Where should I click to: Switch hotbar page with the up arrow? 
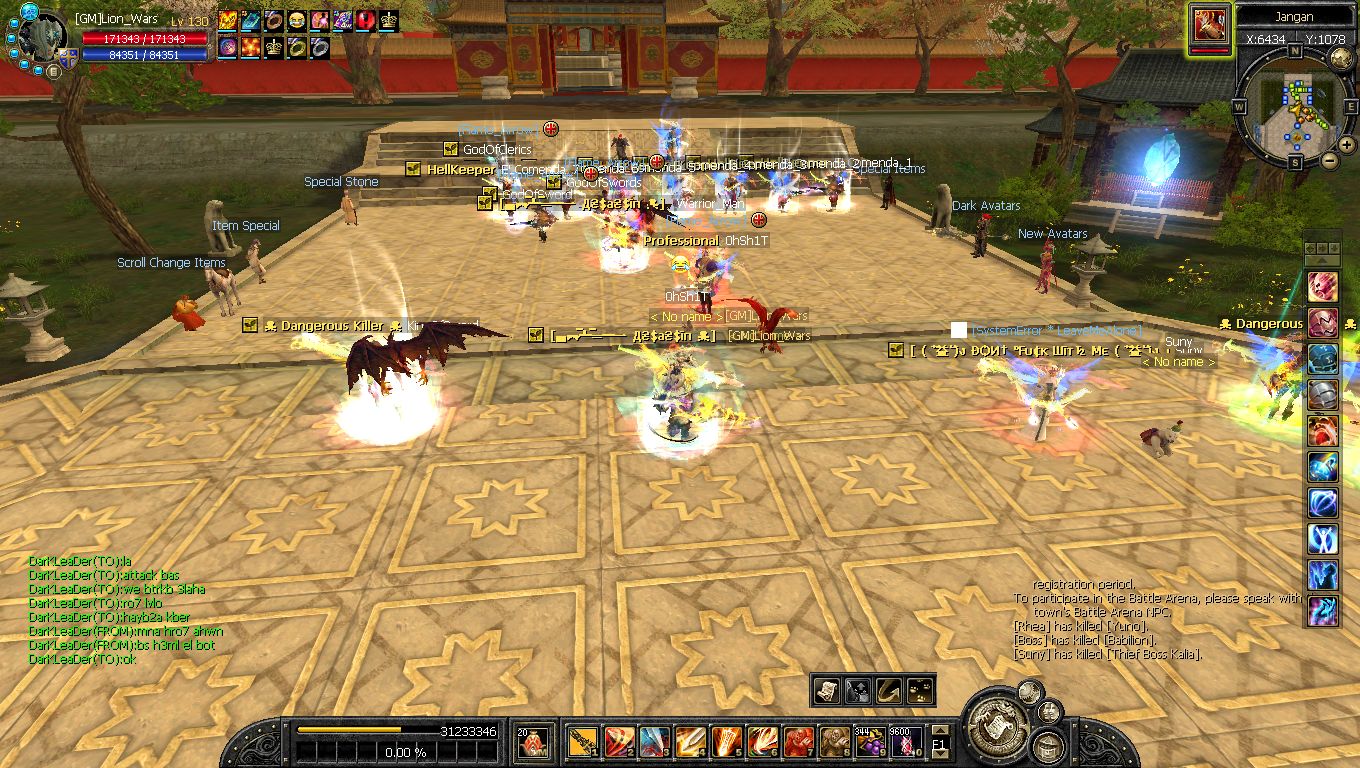pos(939,731)
